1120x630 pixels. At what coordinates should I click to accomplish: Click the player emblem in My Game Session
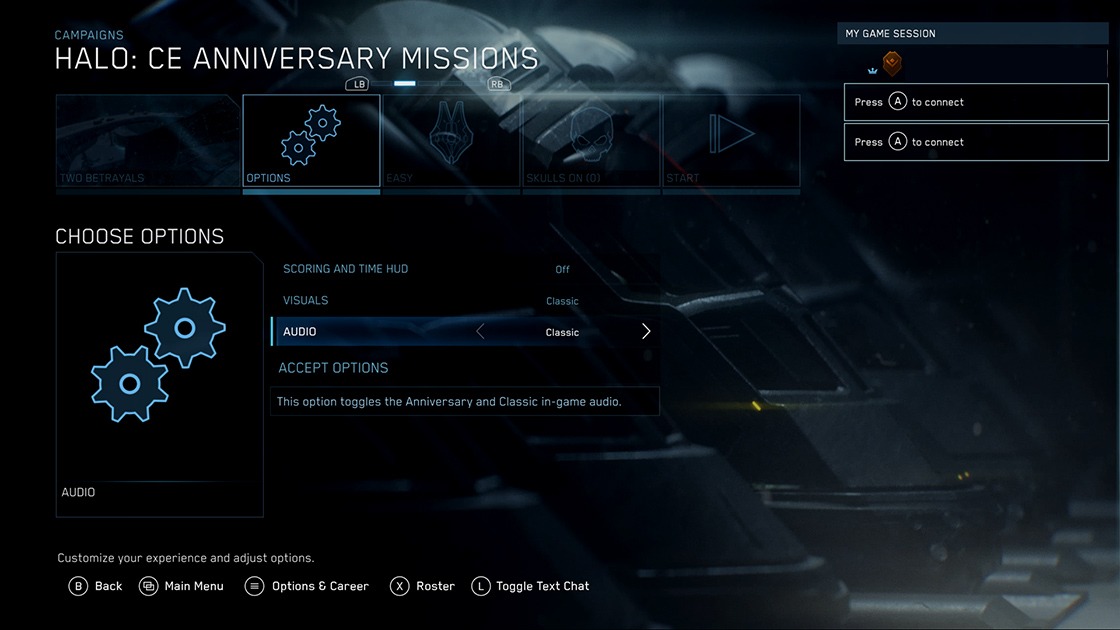tap(892, 64)
